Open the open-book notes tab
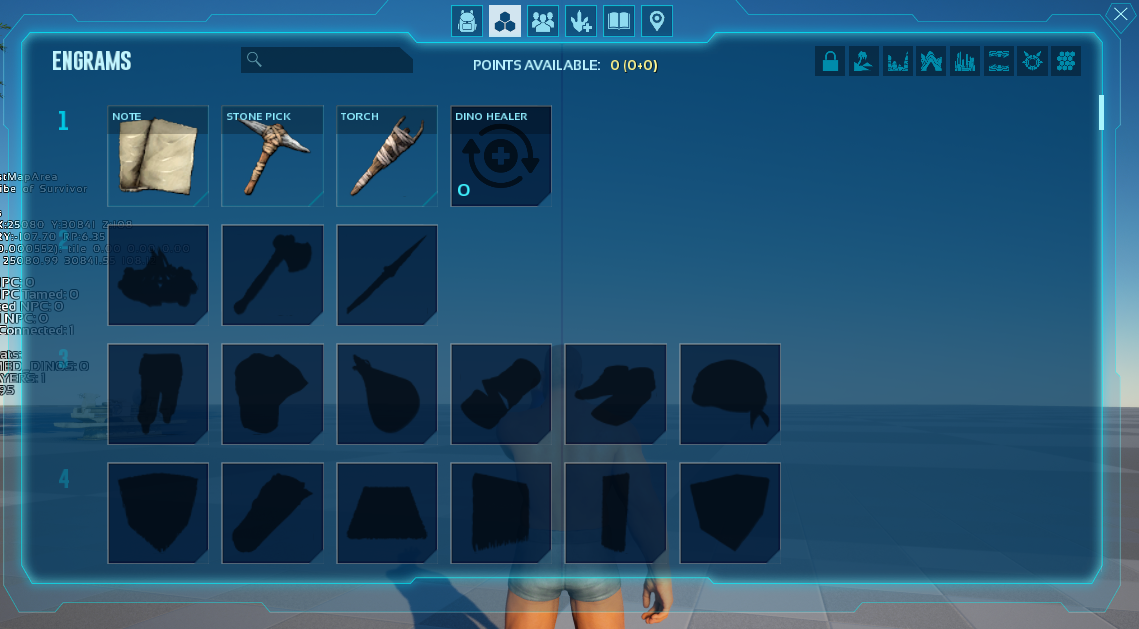The width and height of the screenshot is (1139, 629). click(619, 21)
